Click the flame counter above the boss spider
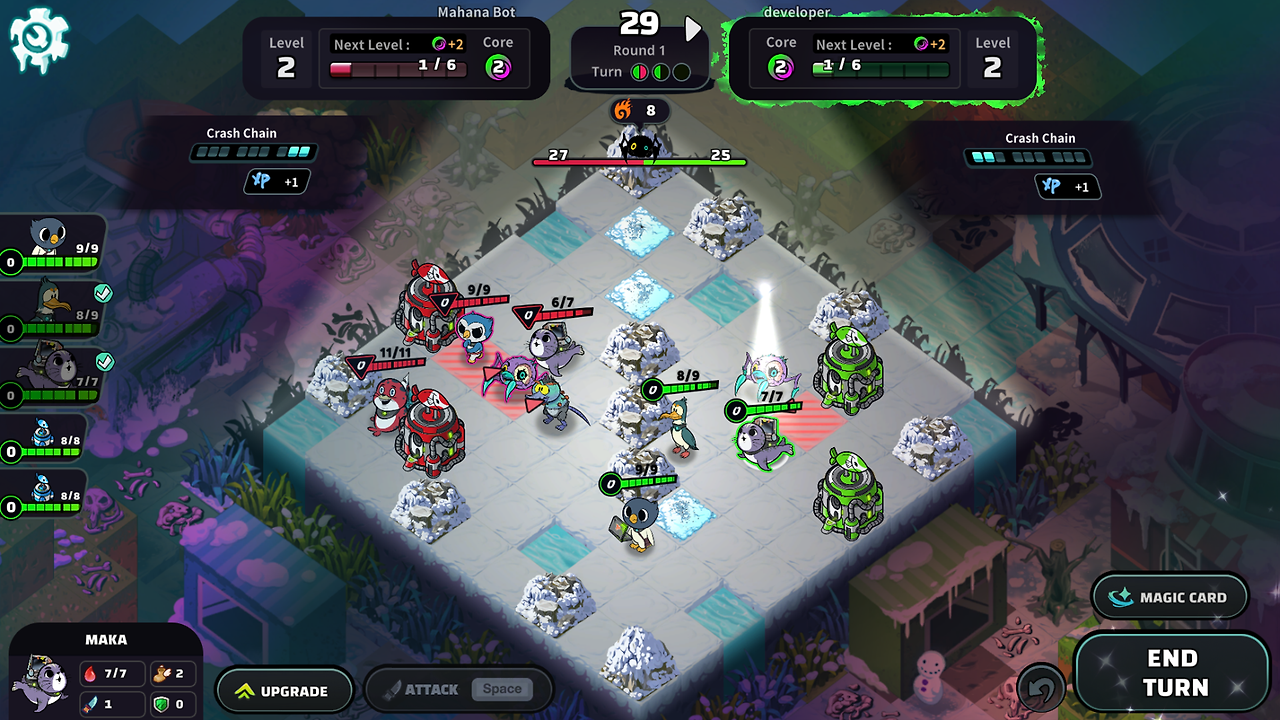This screenshot has height=720, width=1280. [x=640, y=111]
